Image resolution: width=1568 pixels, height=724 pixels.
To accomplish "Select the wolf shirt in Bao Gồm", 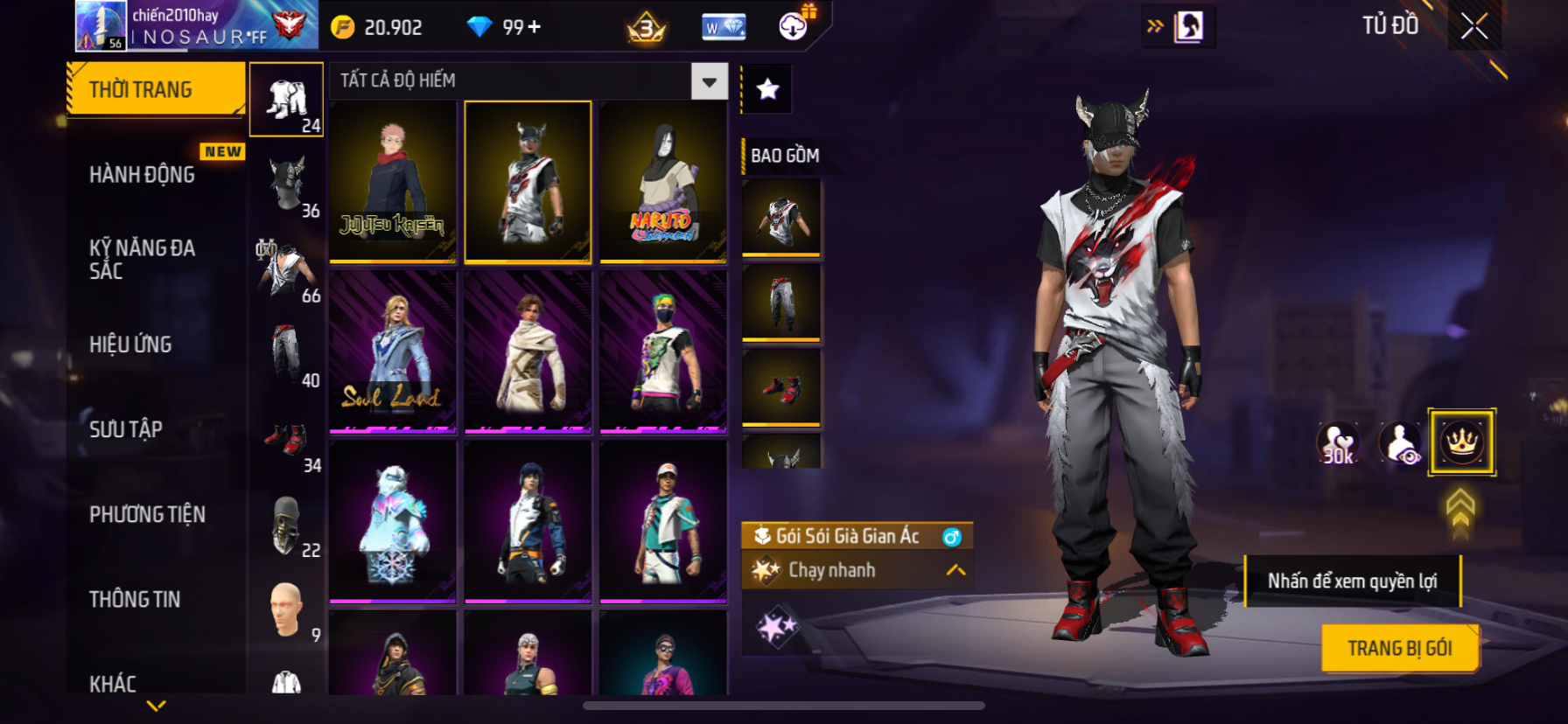I will click(x=781, y=218).
